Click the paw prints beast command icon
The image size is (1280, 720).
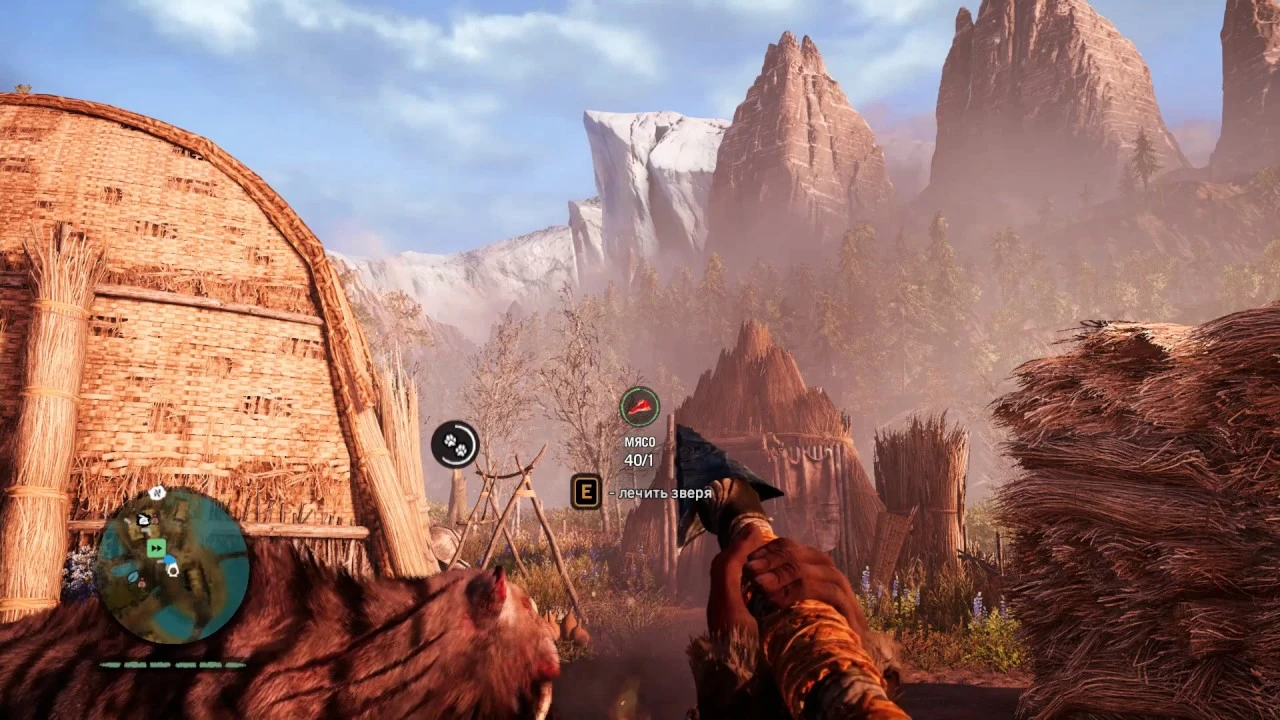(x=456, y=445)
